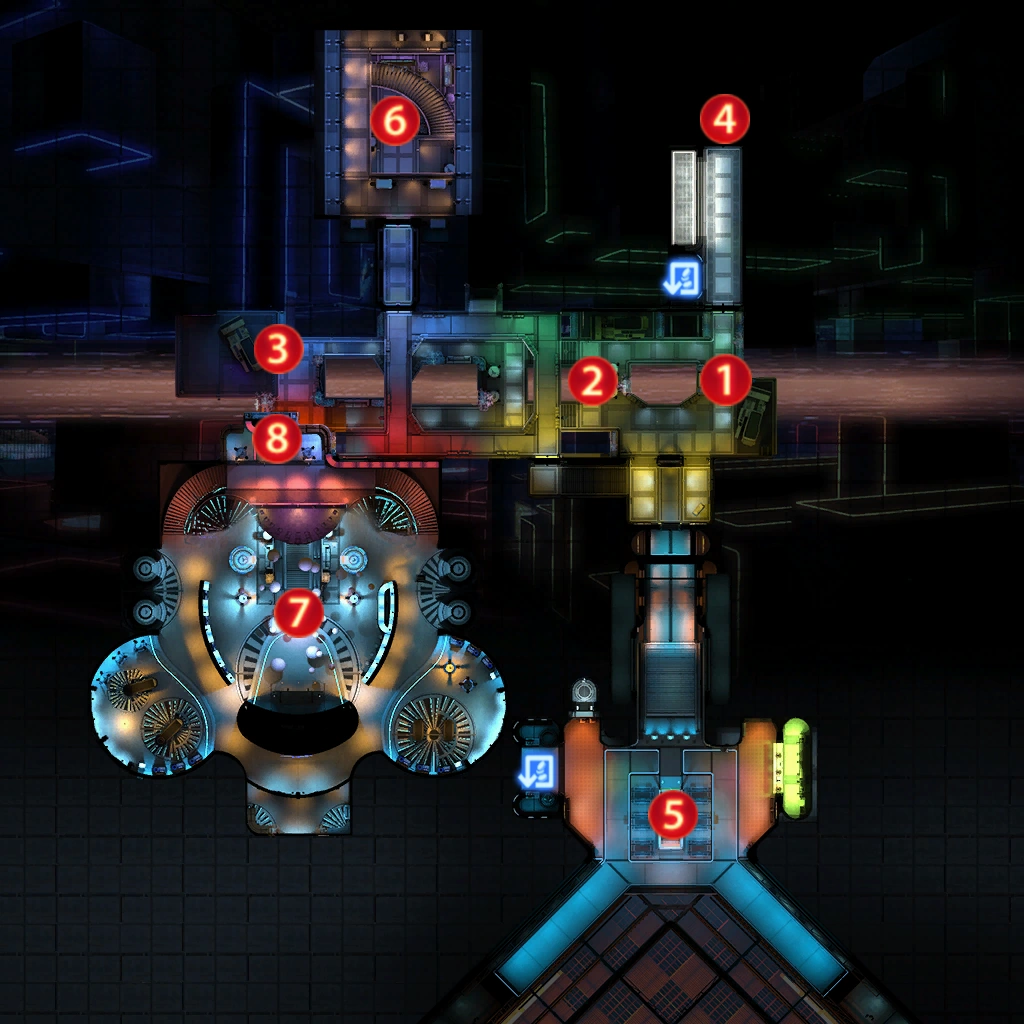The image size is (1024, 1024).
Task: Click the blue stairs icon beside the orange room
Action: tap(539, 771)
